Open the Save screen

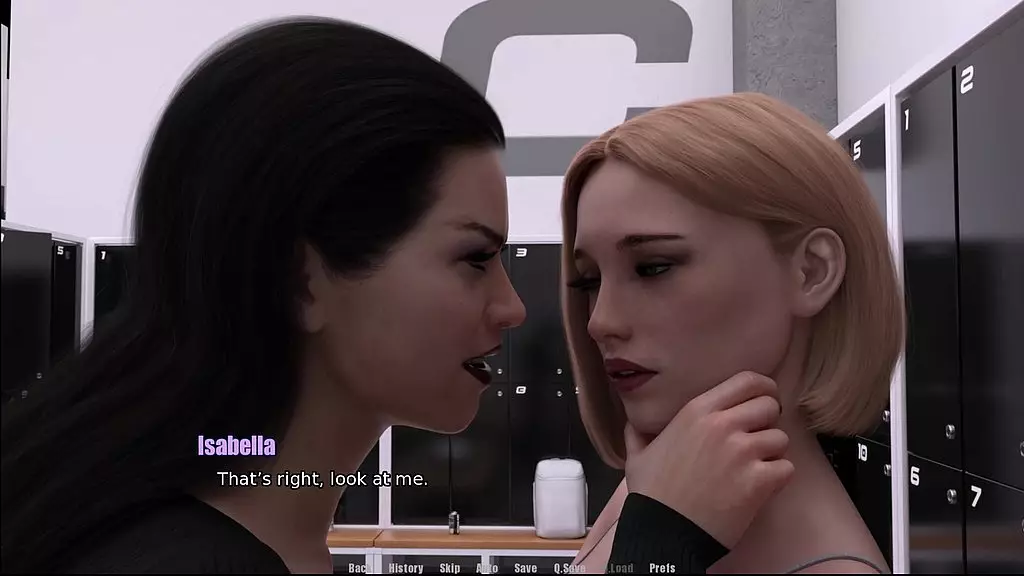click(525, 568)
